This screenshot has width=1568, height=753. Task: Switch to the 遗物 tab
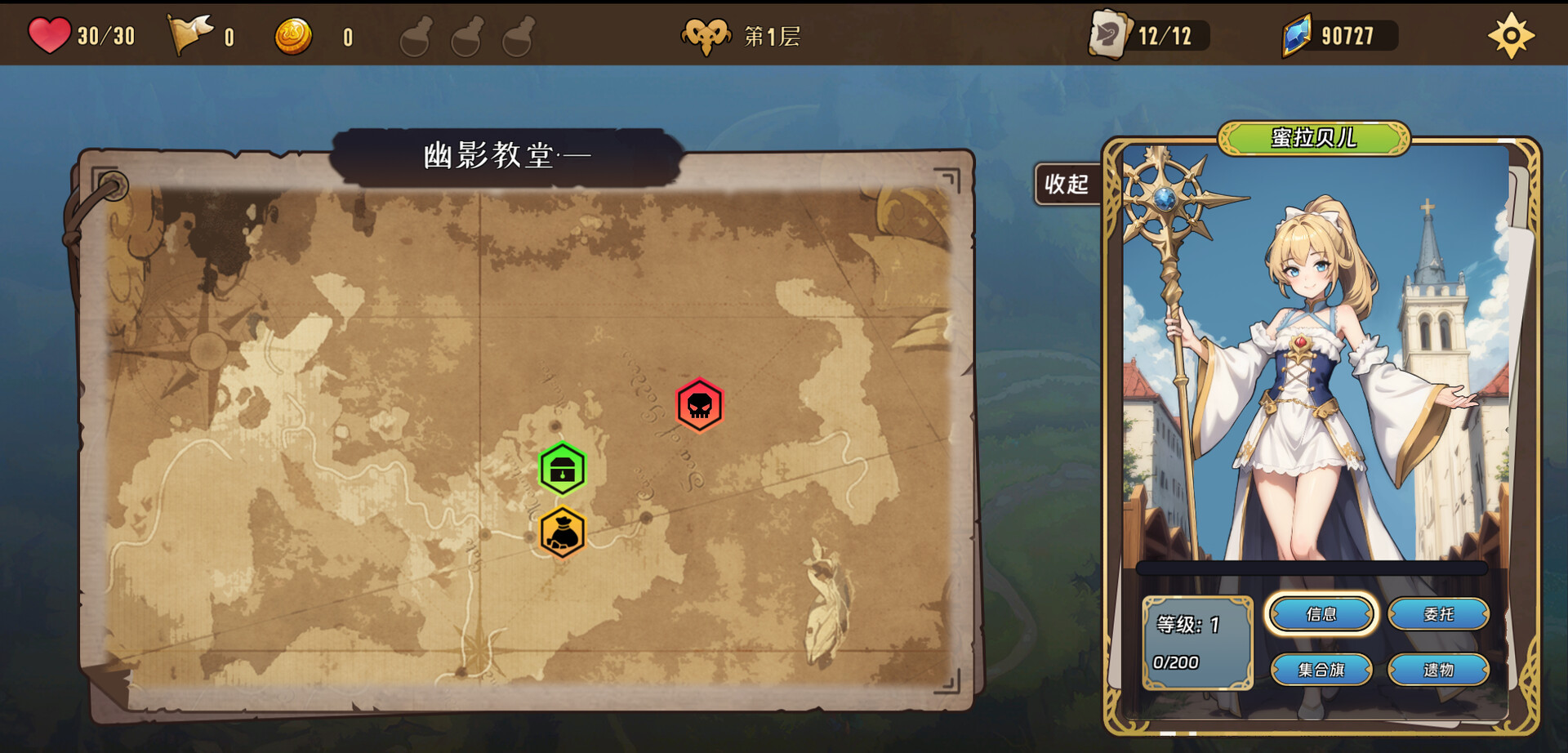coord(1441,670)
